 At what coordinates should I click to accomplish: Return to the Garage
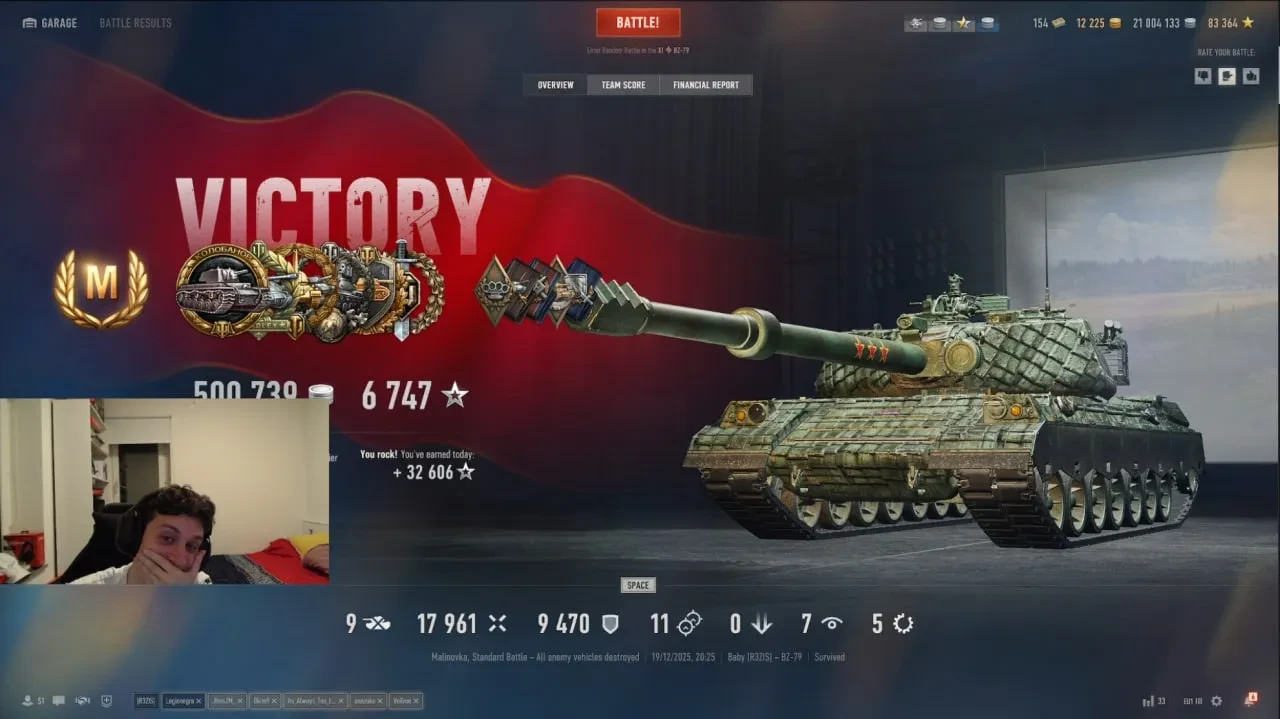coord(49,23)
